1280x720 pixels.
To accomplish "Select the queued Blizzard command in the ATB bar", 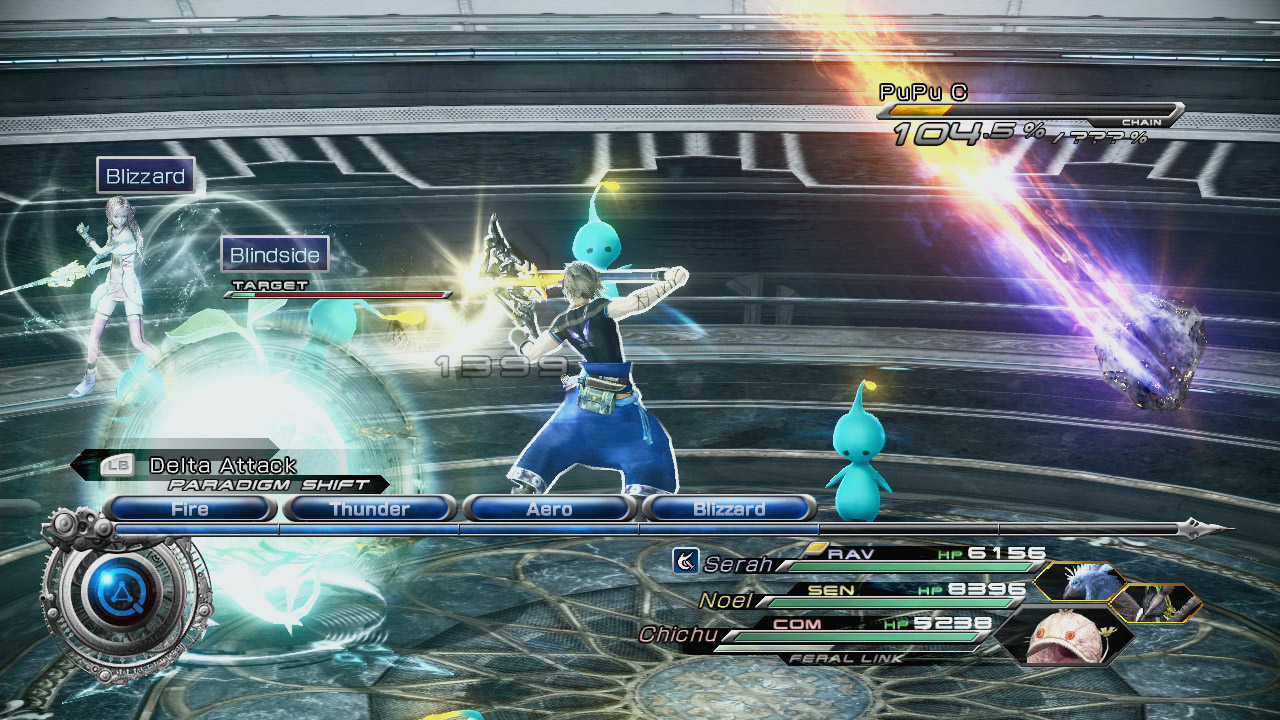I will click(x=729, y=509).
